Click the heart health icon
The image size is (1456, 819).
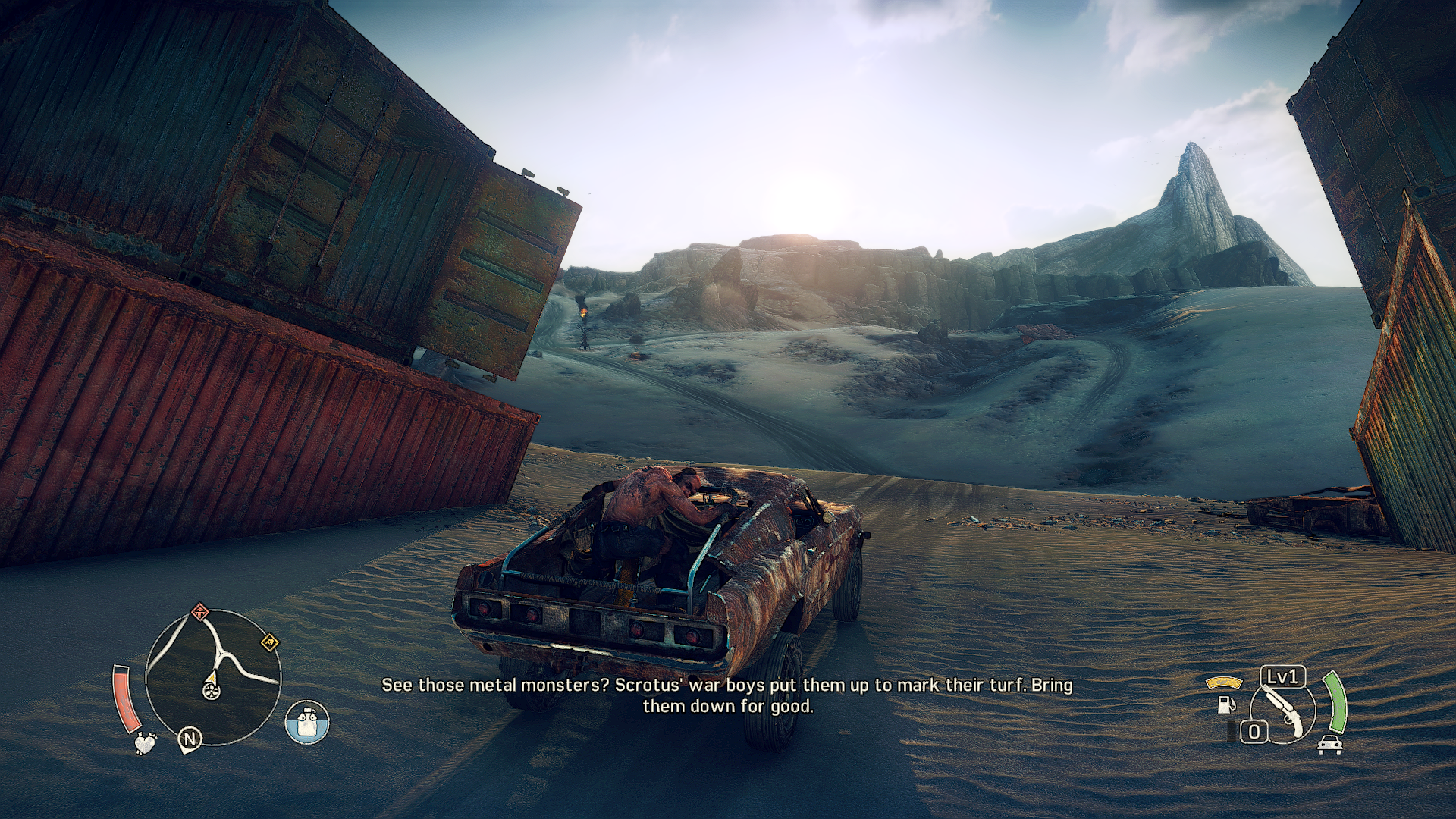click(x=145, y=742)
